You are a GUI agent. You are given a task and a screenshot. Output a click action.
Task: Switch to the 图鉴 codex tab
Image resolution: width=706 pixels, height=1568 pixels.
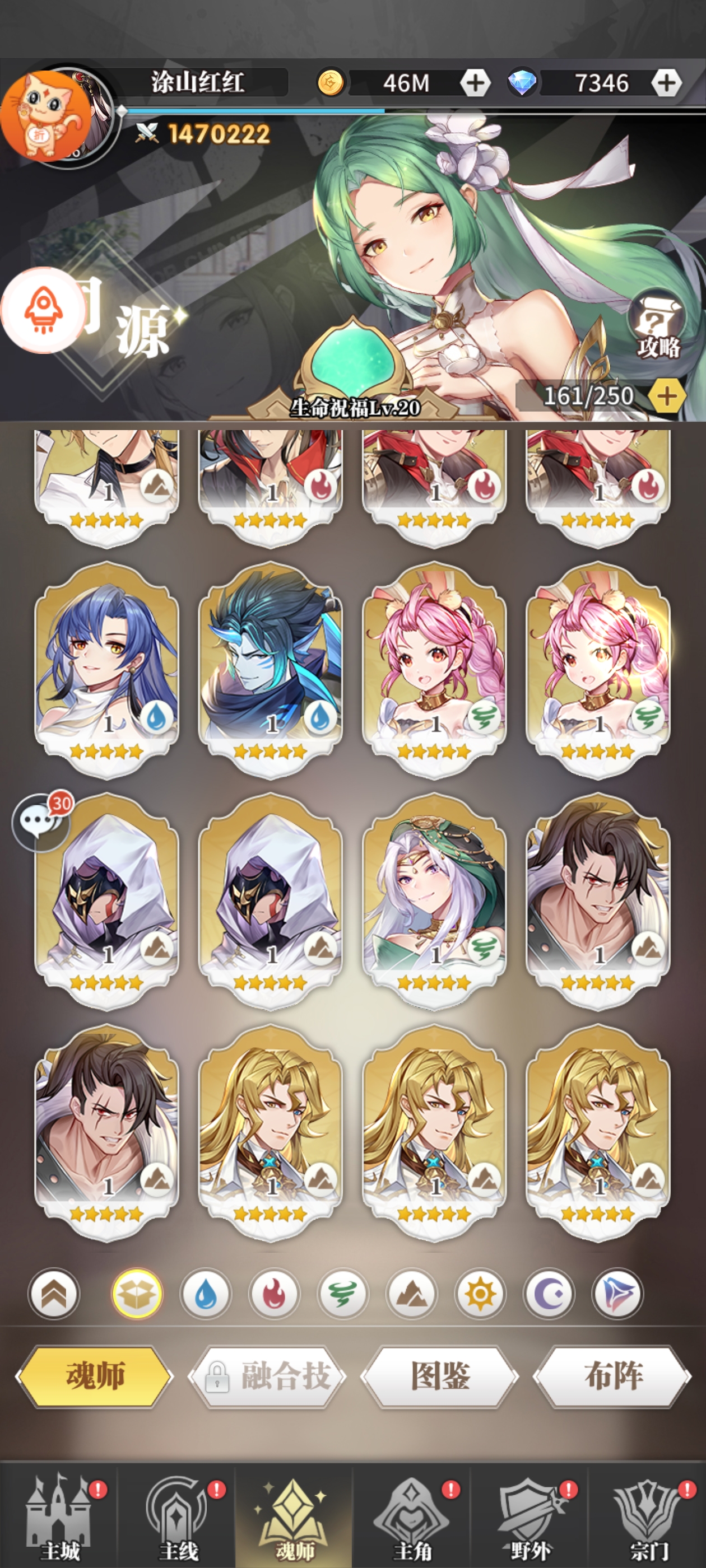[x=440, y=1376]
